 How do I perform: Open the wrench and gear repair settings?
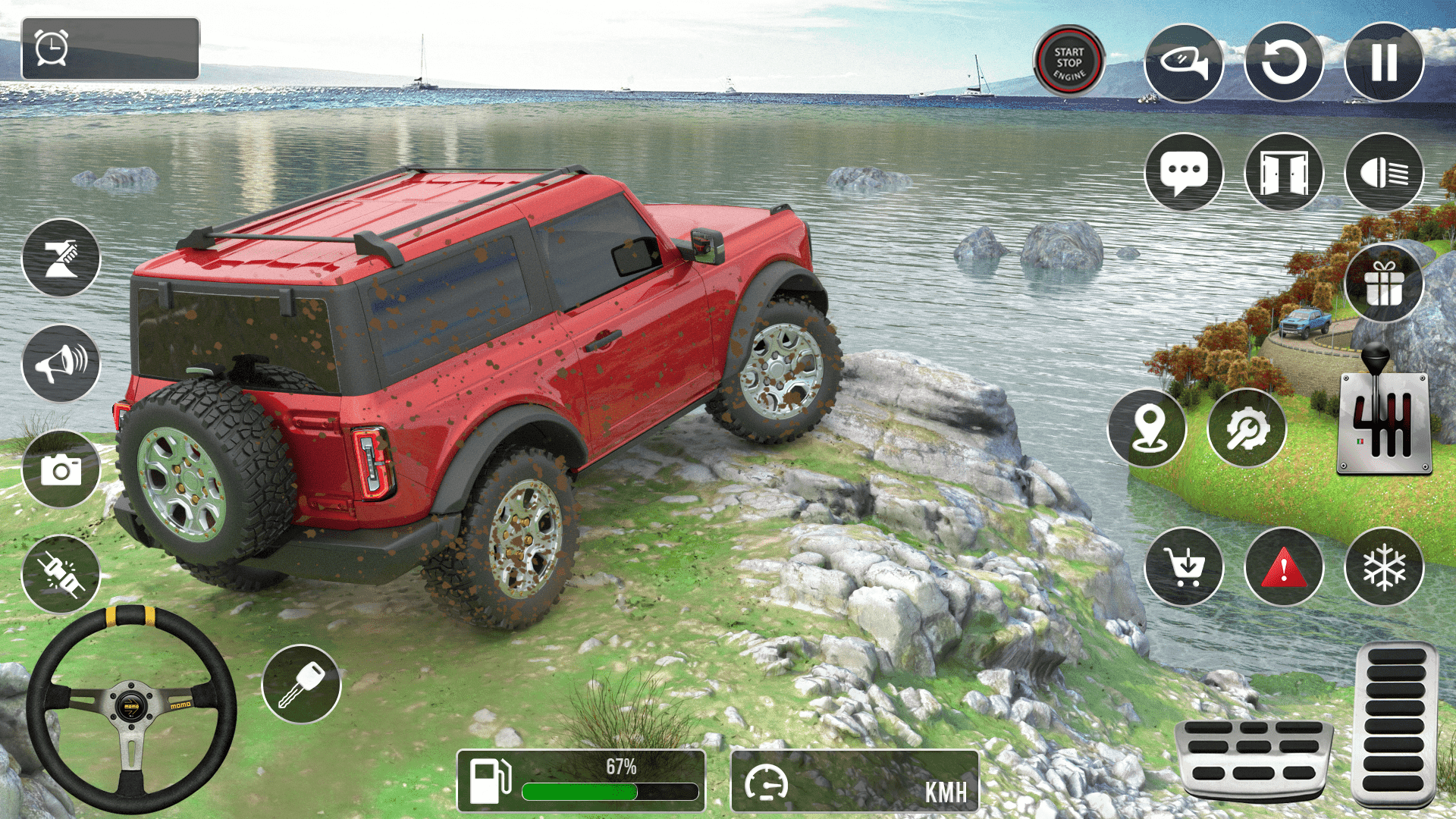coord(1247,428)
